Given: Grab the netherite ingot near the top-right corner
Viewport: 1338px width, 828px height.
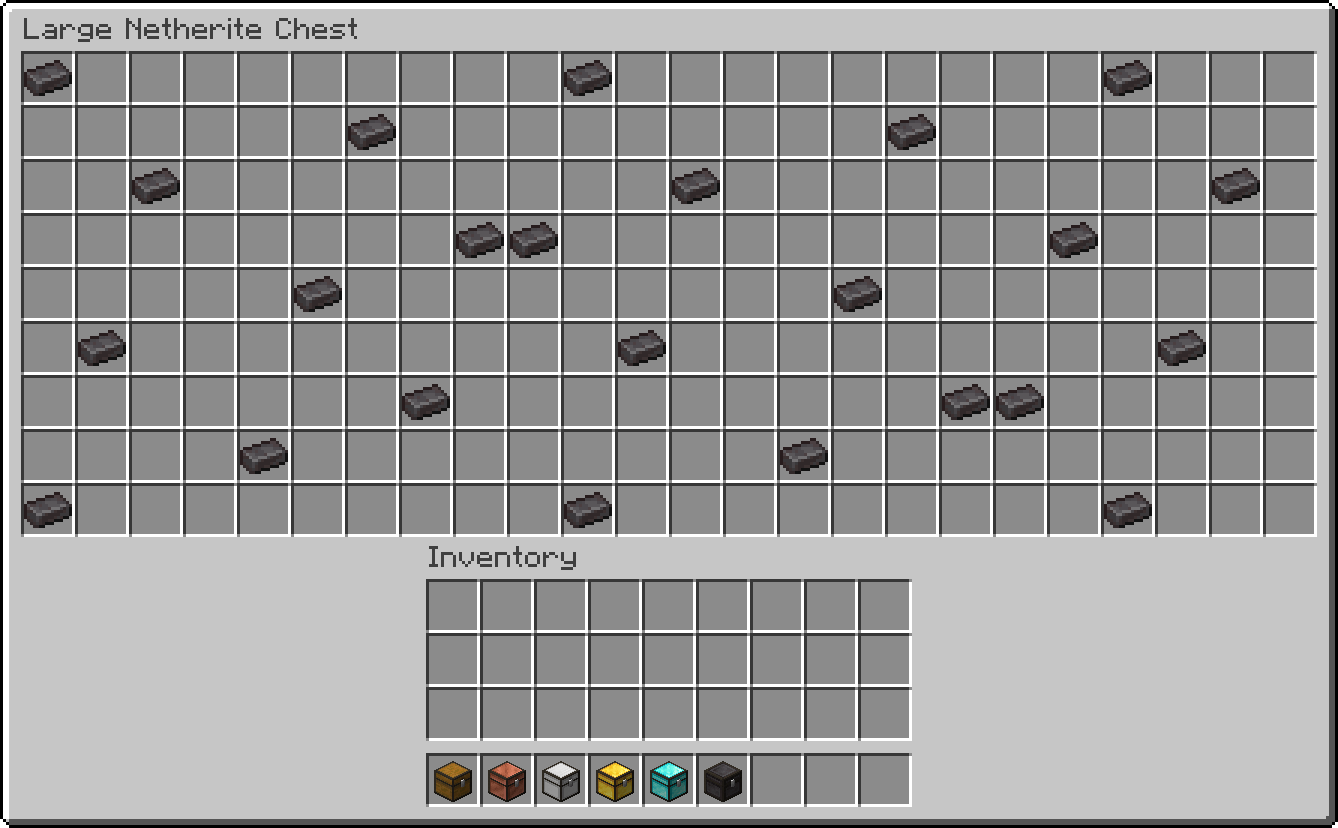Looking at the screenshot, I should click(1126, 76).
